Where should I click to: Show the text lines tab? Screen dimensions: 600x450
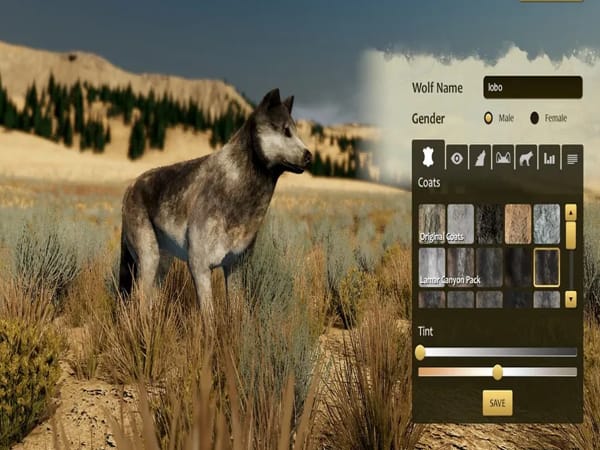[572, 157]
